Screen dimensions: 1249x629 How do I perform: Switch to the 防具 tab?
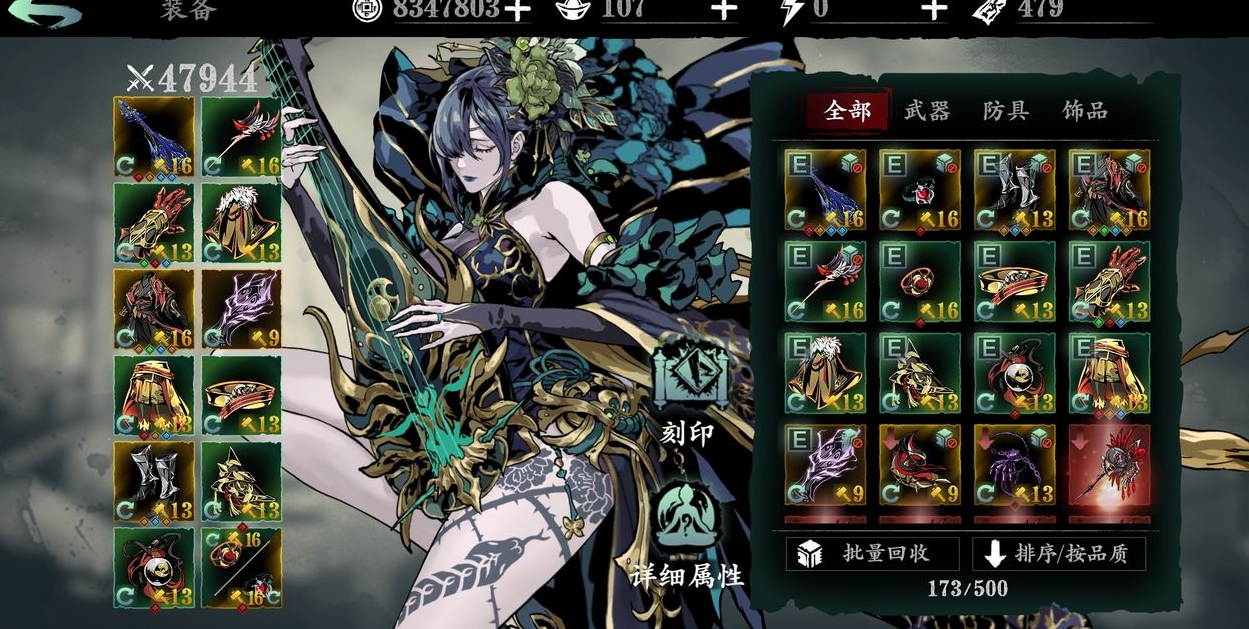[x=1005, y=111]
